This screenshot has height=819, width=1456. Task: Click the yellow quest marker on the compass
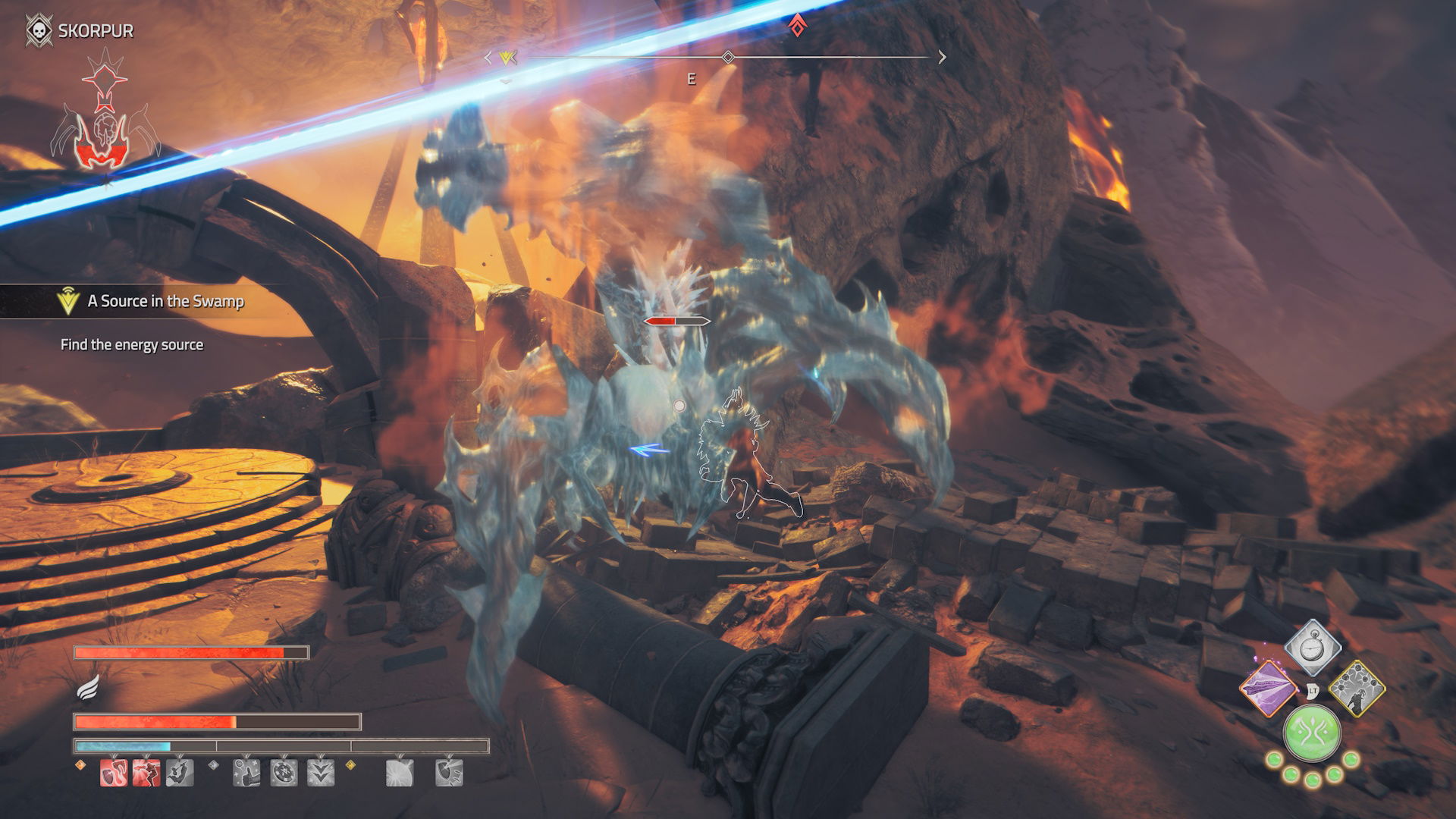pyautogui.click(x=507, y=58)
